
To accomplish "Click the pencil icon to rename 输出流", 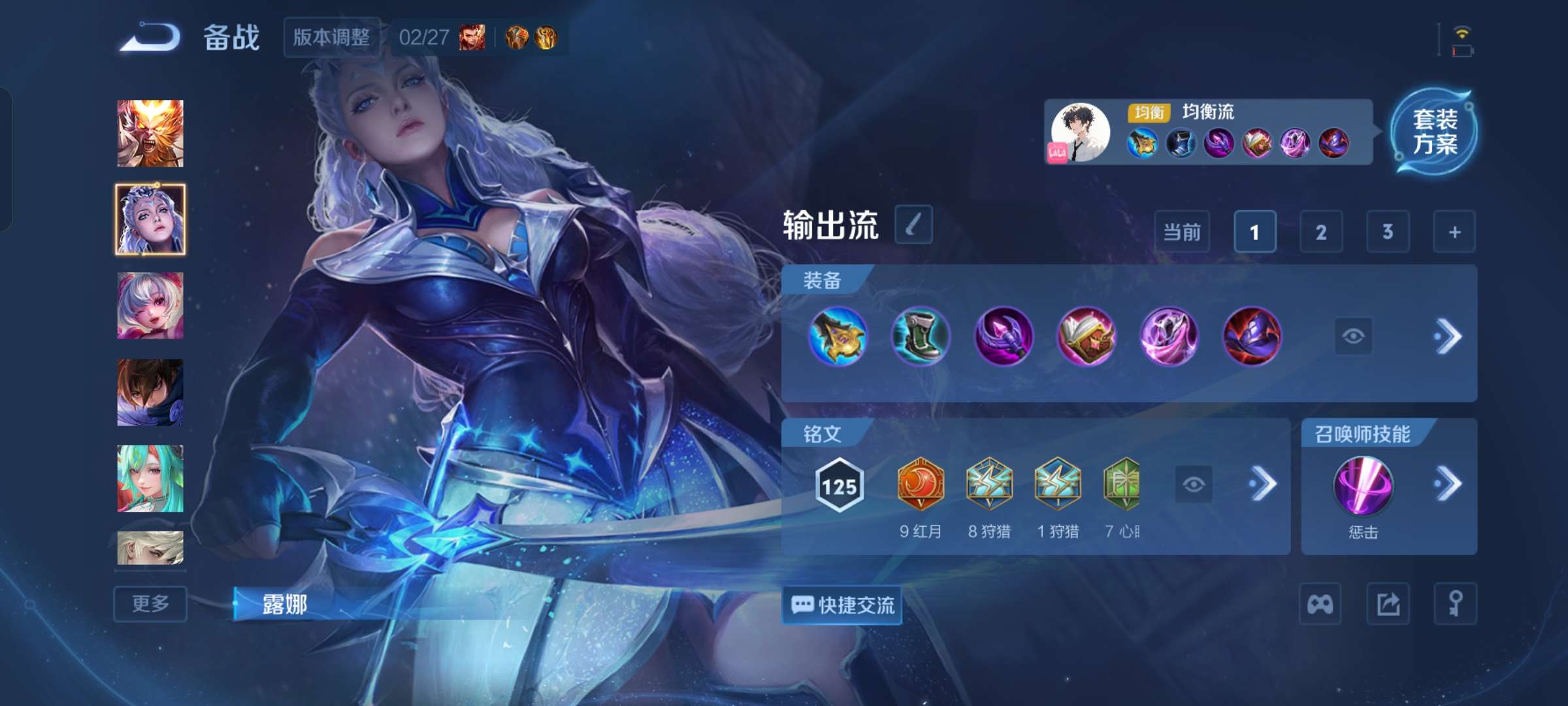I will point(914,225).
